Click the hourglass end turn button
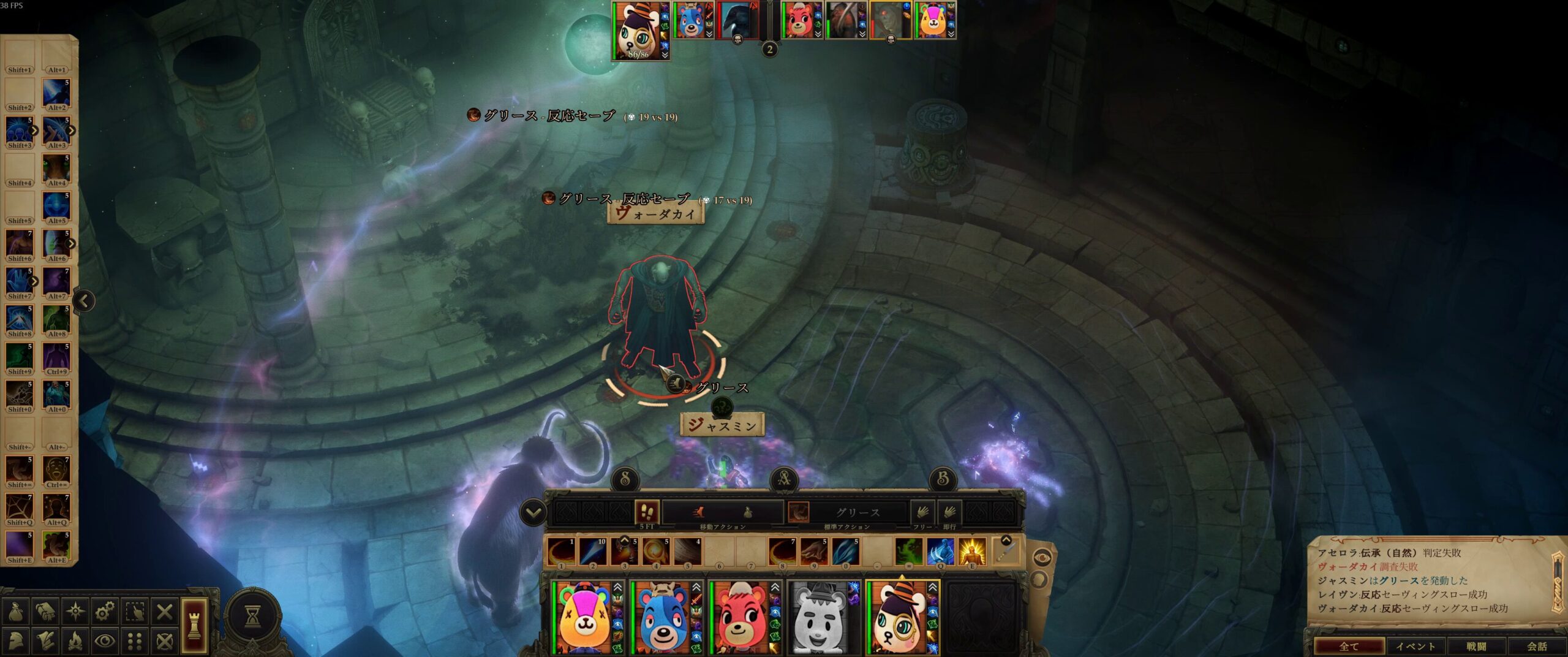 [x=252, y=617]
